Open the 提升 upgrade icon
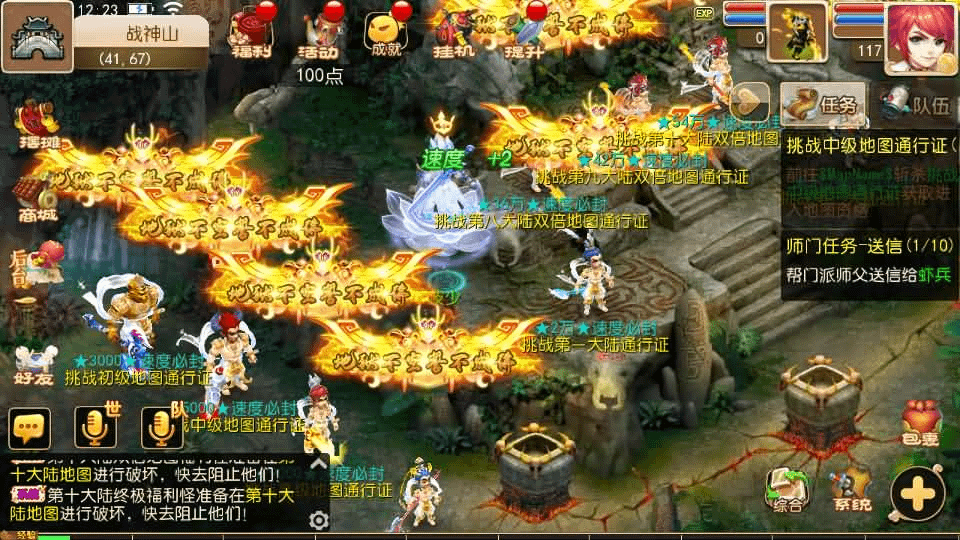Viewport: 960px width, 540px height. [x=523, y=36]
